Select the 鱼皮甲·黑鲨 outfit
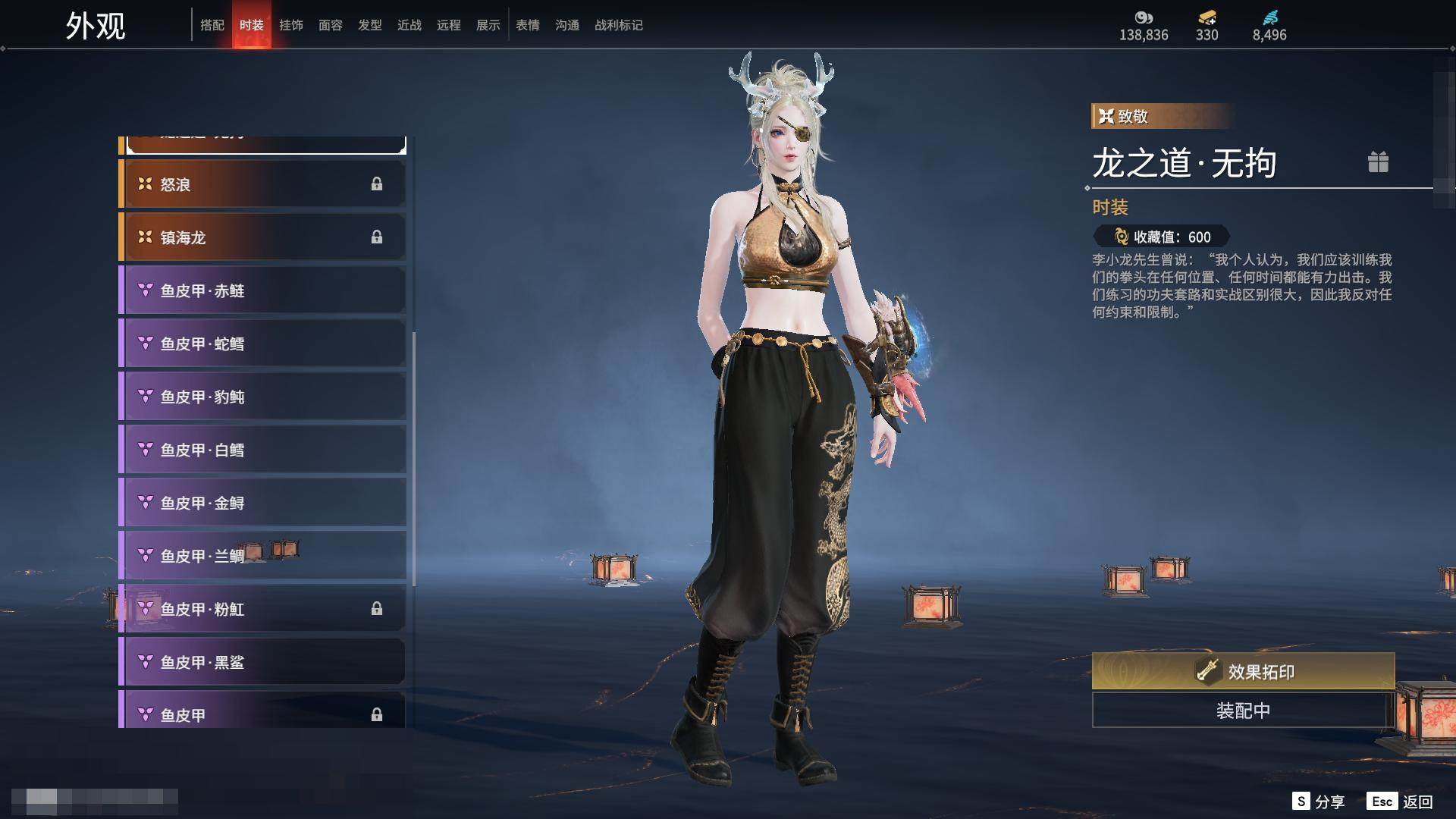The height and width of the screenshot is (819, 1456). [262, 662]
